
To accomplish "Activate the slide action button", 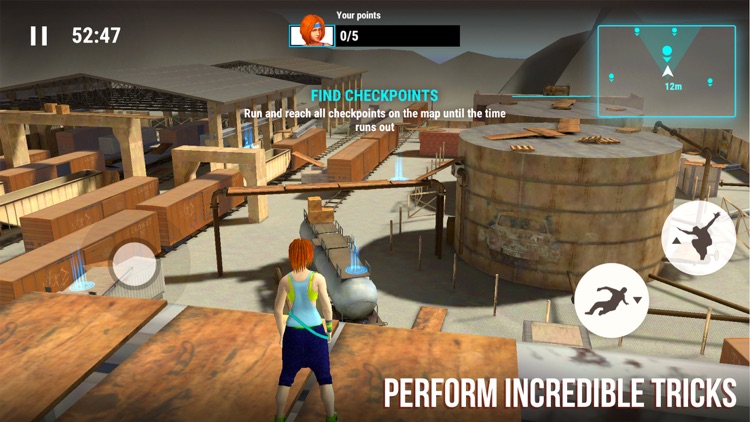I will coord(611,299).
